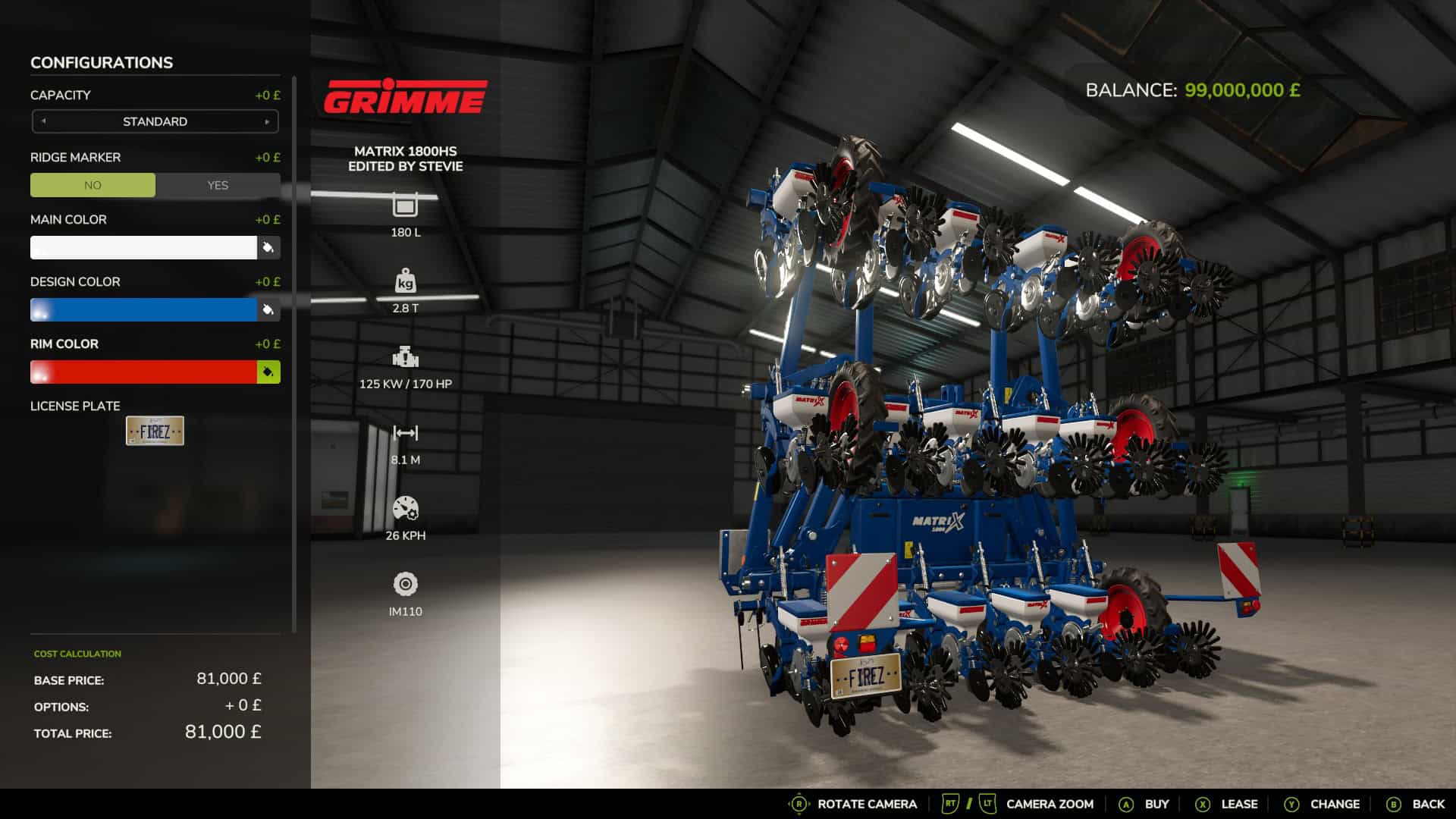Change the FIREZ license plate
This screenshot has width=1456, height=819.
155,431
